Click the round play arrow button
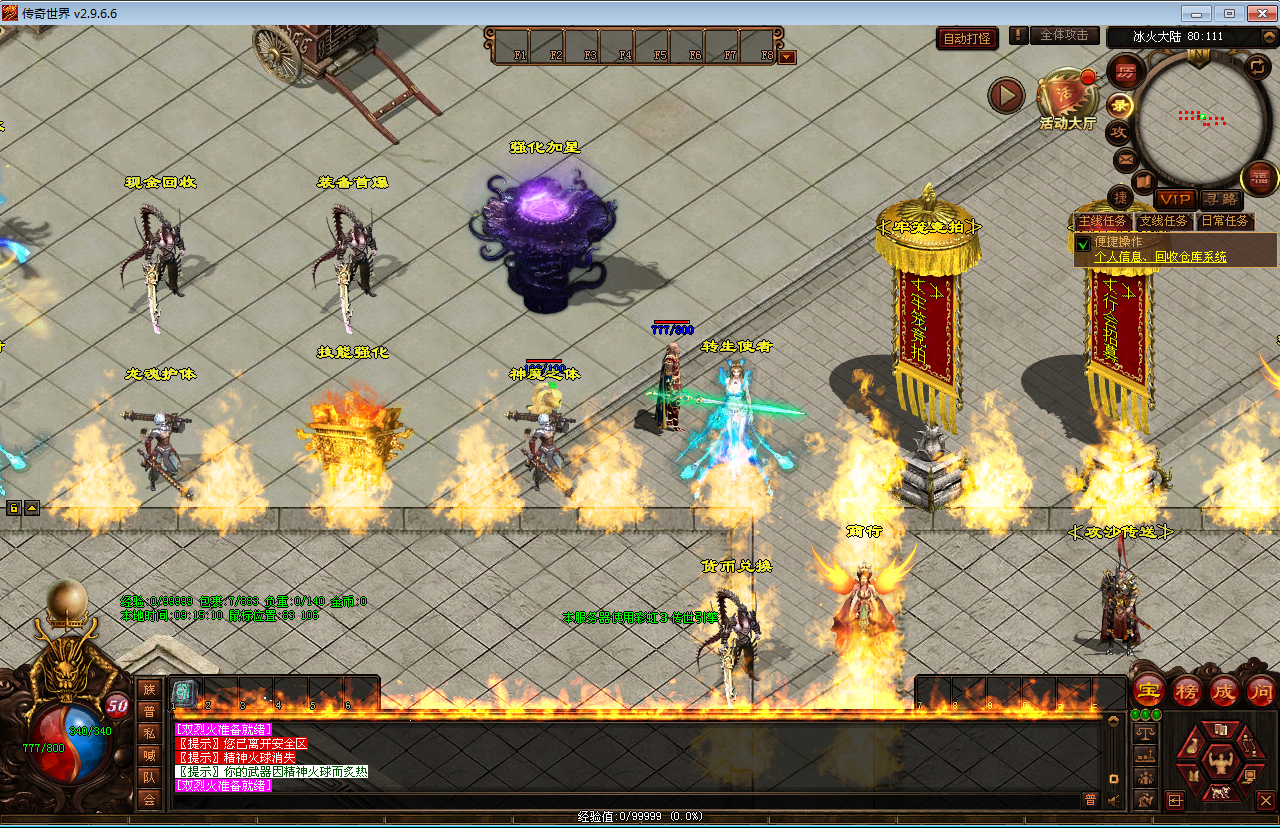Screen dimensions: 1280x828 (x=1006, y=96)
